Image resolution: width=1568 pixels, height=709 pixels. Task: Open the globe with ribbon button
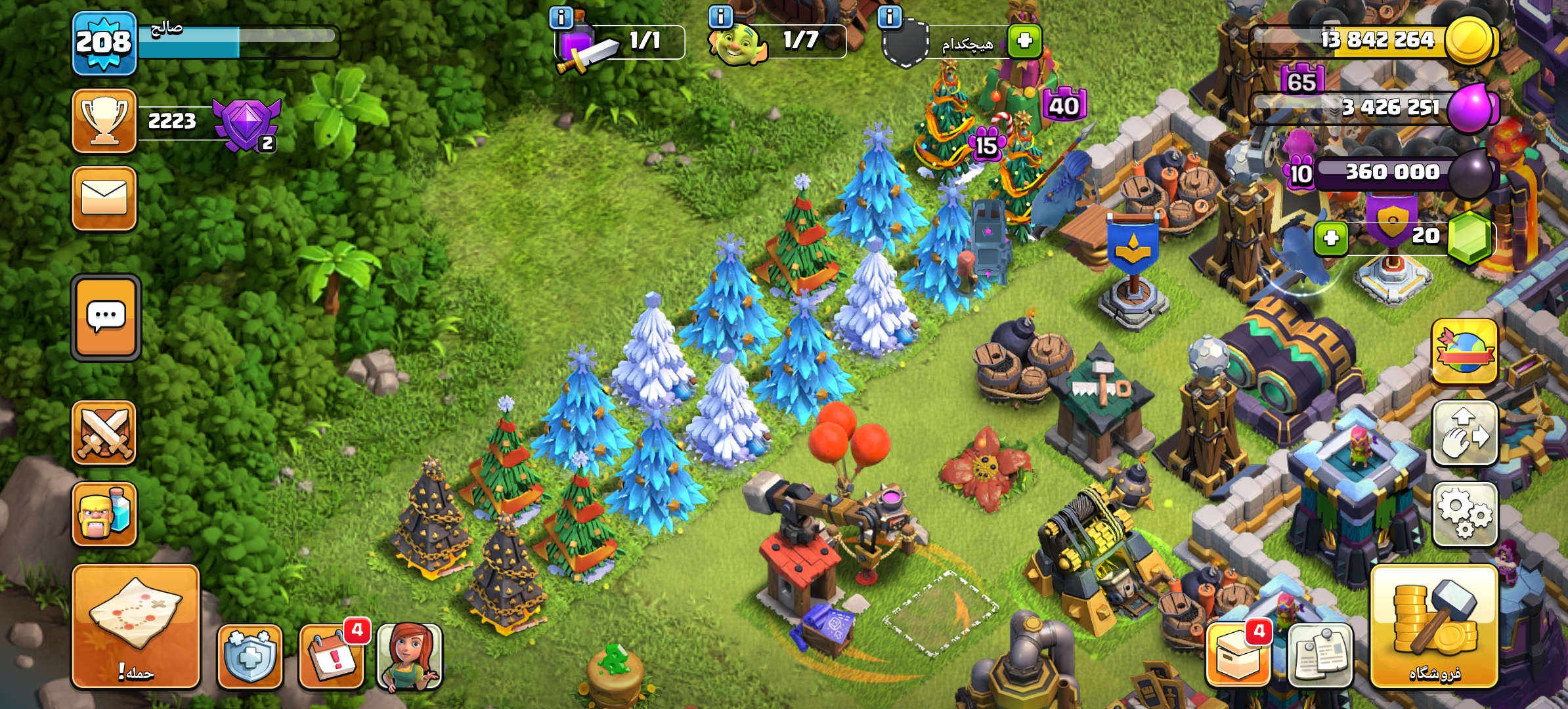[1464, 352]
